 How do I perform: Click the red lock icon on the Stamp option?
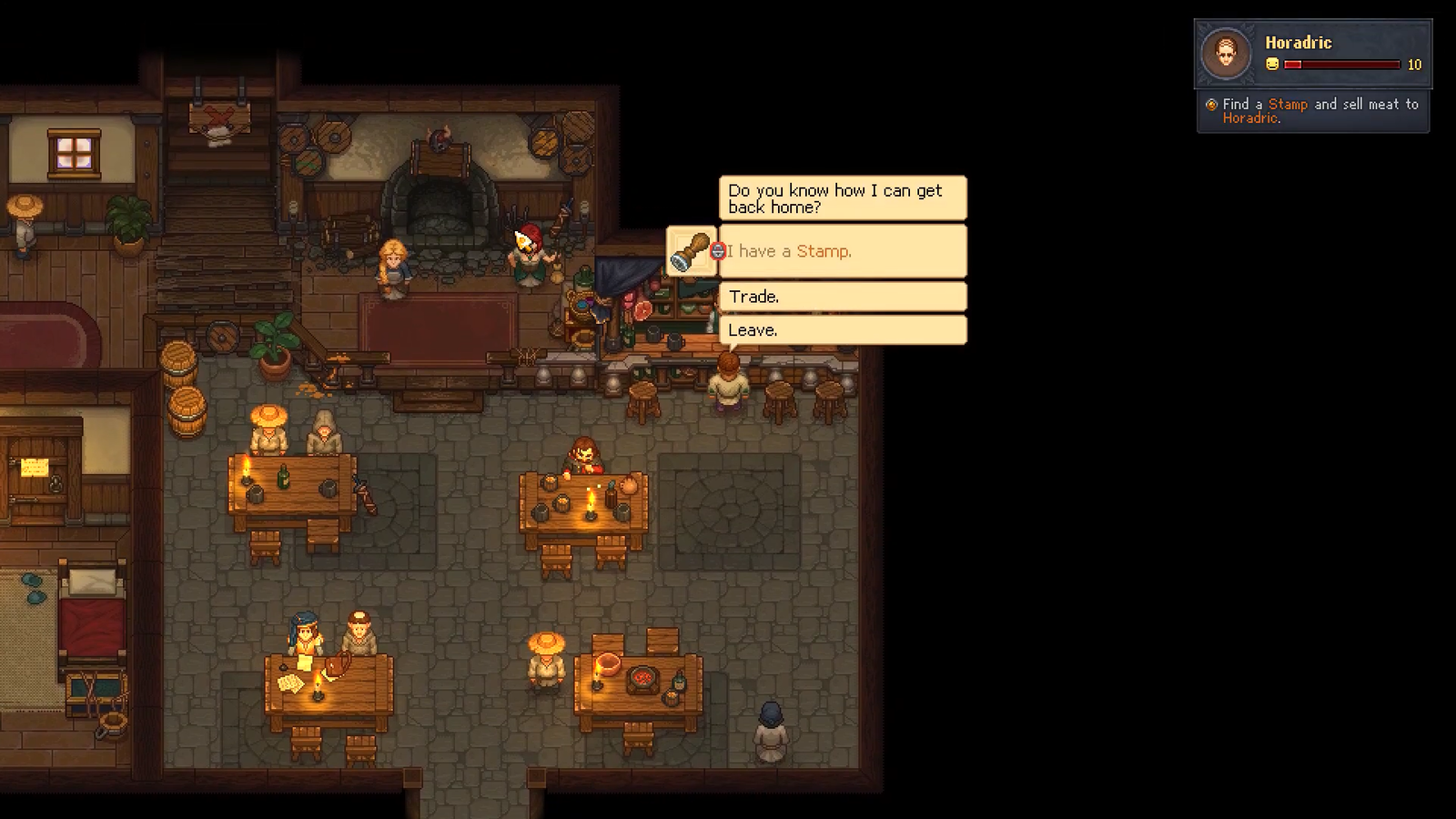(x=718, y=252)
